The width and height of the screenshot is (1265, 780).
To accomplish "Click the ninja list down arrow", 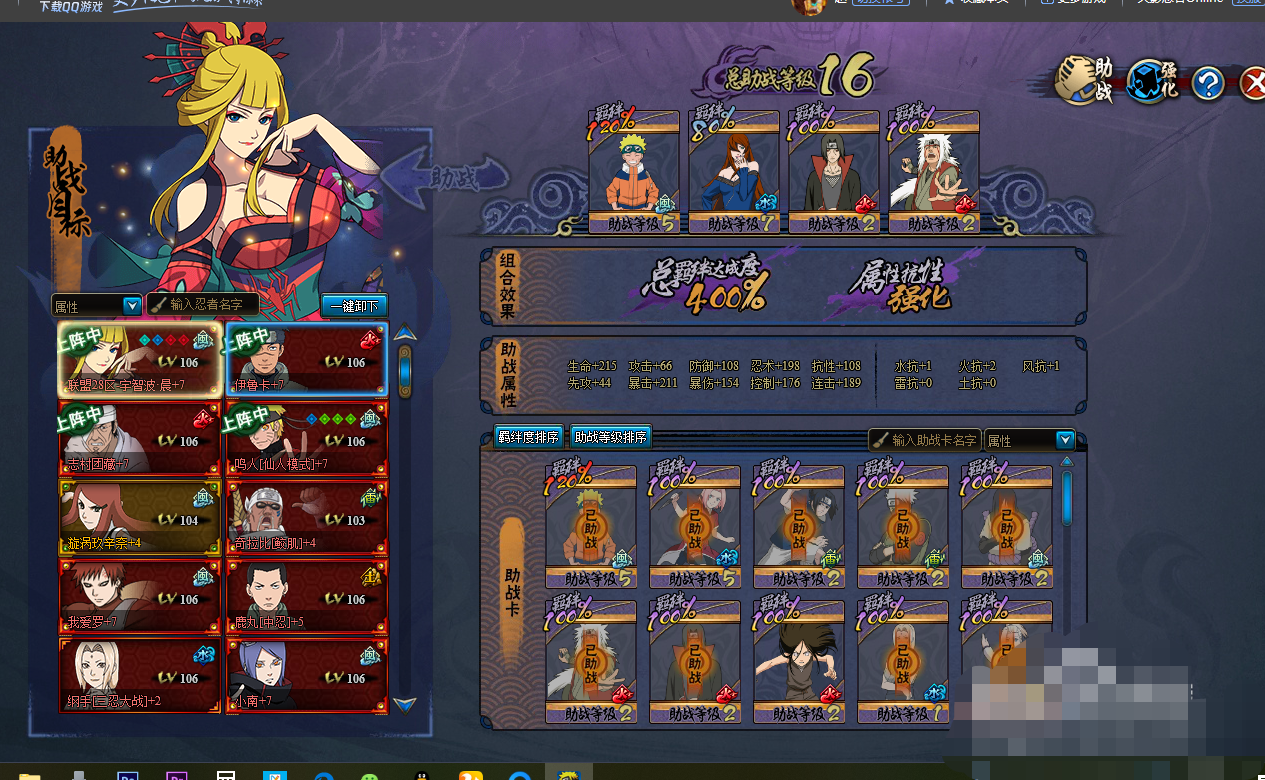I will pos(404,704).
